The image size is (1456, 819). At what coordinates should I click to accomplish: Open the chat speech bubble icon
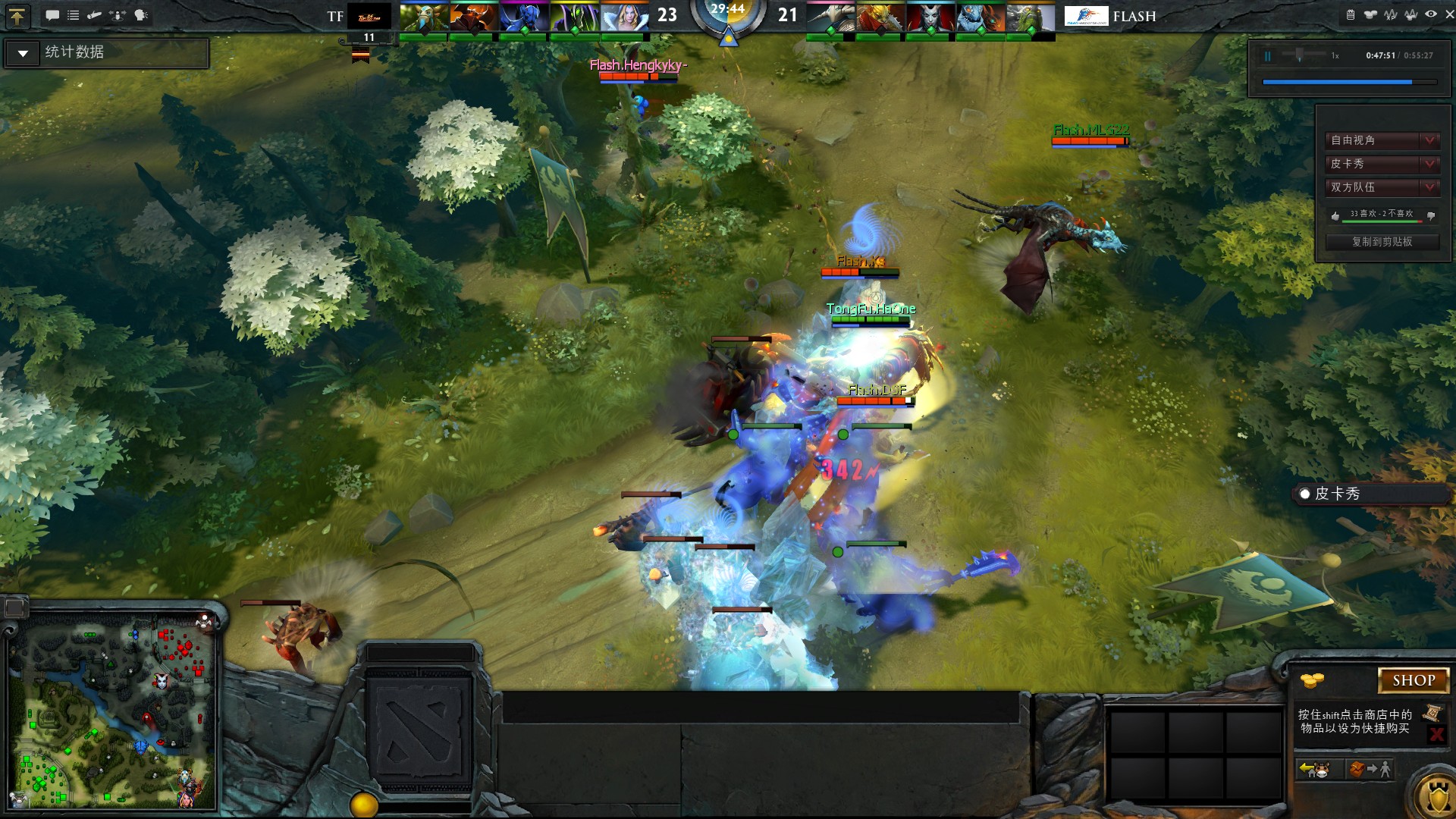point(52,15)
